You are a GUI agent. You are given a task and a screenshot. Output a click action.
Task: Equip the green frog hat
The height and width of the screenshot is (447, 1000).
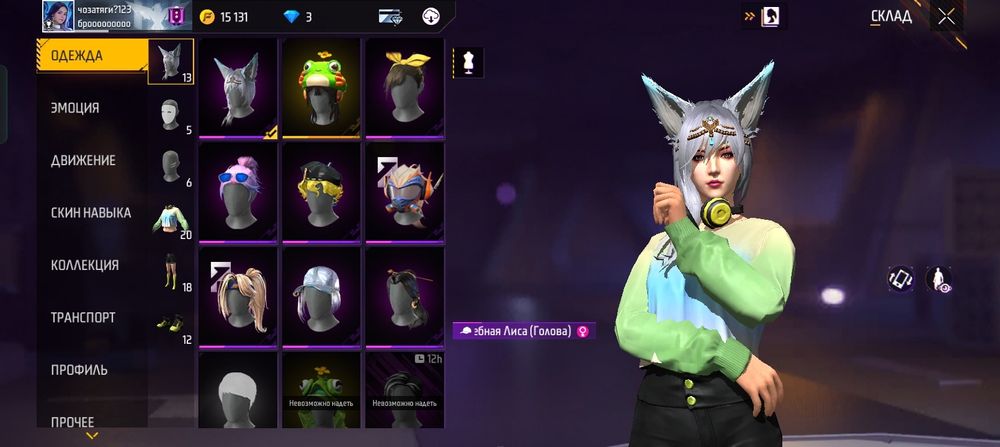pos(321,87)
